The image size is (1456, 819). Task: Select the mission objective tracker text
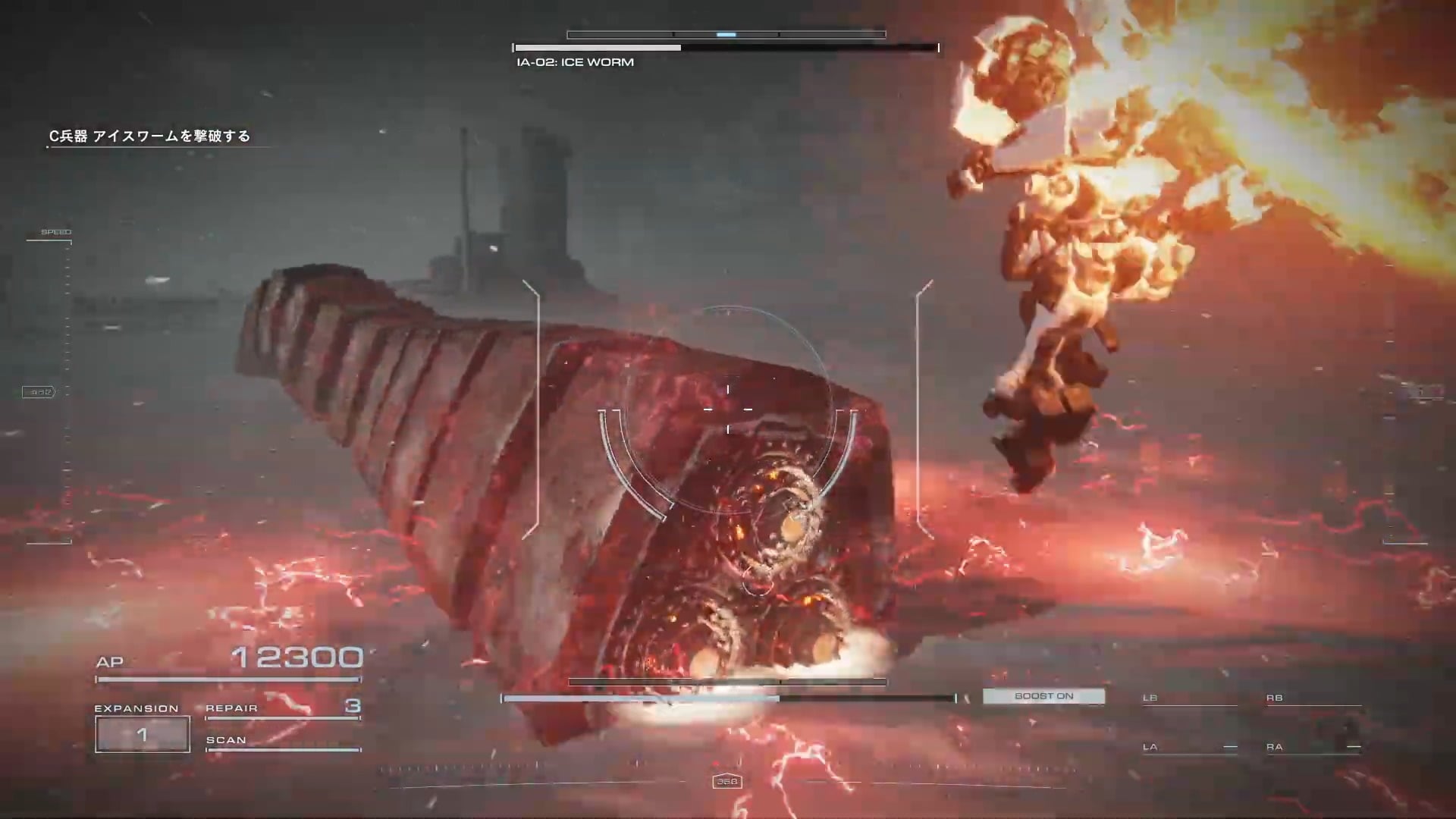[x=149, y=136]
